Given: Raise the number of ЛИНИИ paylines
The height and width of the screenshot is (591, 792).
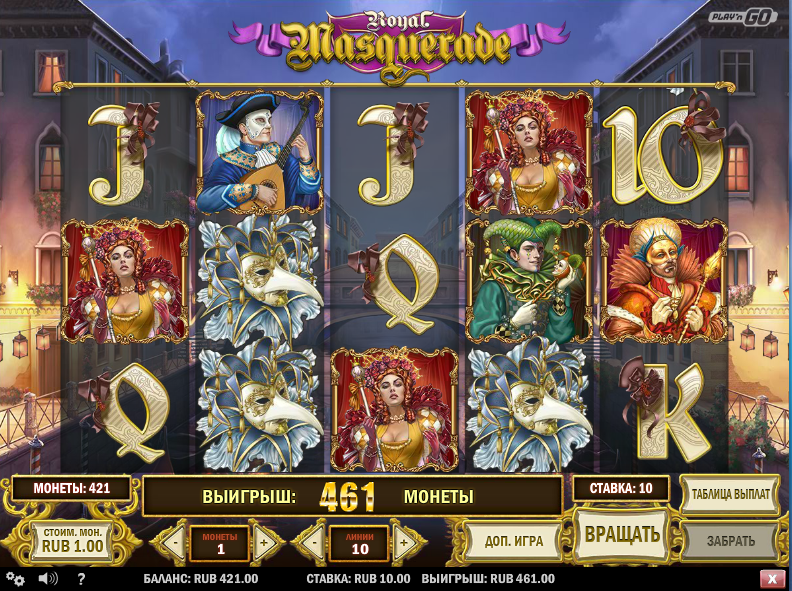Looking at the screenshot, I should (x=404, y=543).
